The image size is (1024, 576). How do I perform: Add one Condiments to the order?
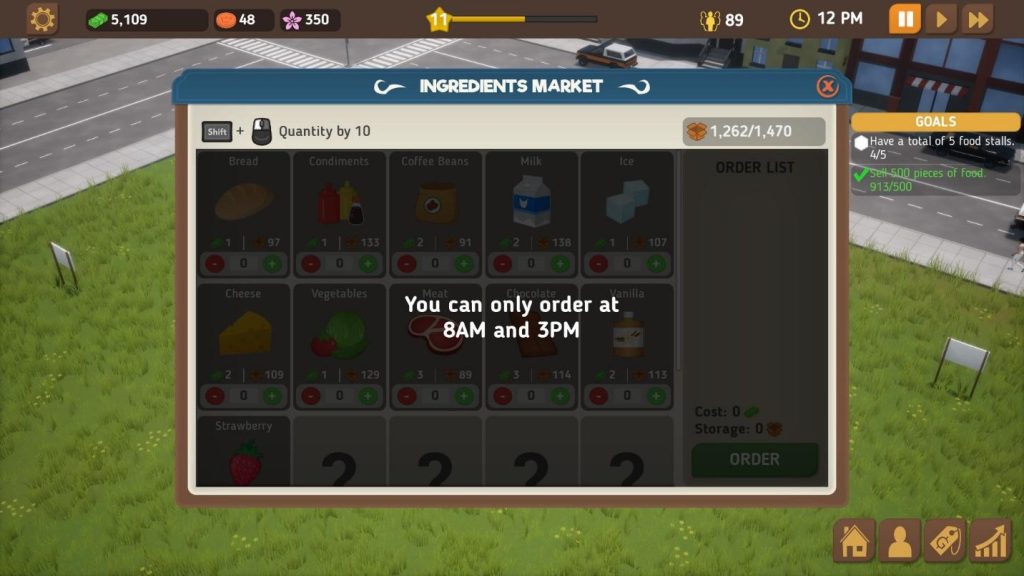click(x=368, y=264)
